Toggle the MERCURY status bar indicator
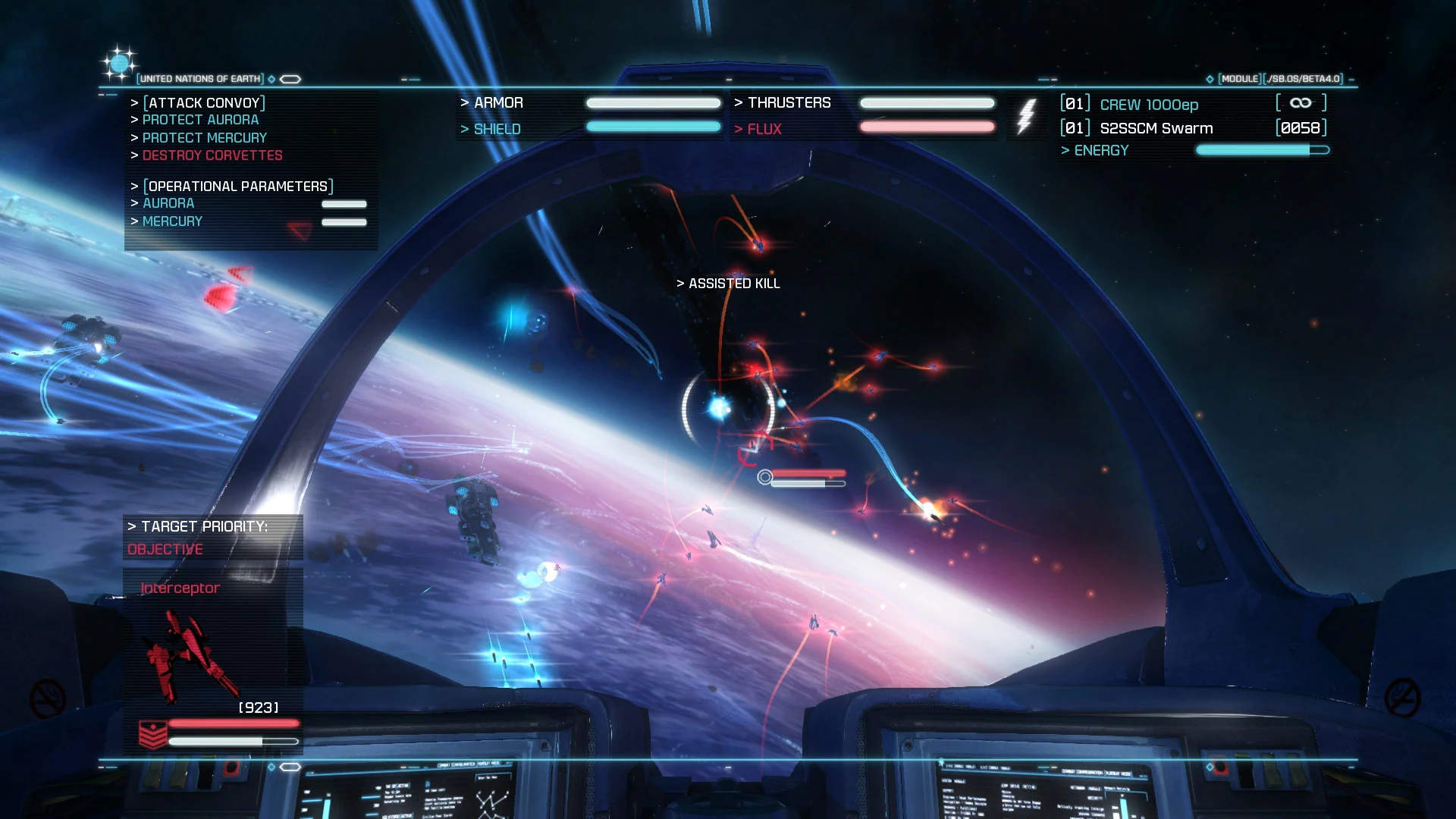The height and width of the screenshot is (819, 1456). 344,221
